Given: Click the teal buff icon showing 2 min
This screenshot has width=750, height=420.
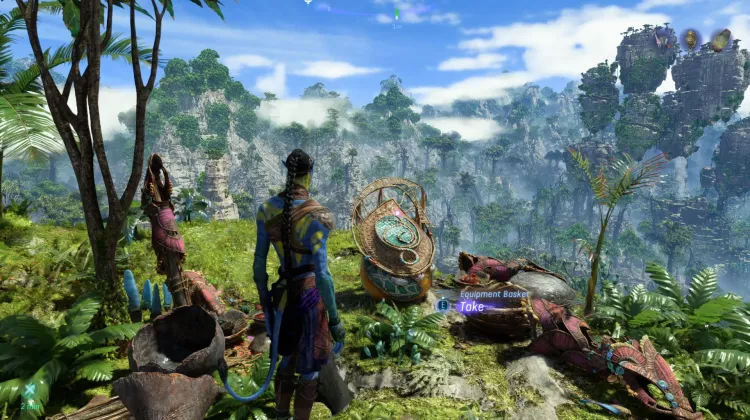Looking at the screenshot, I should pyautogui.click(x=30, y=392).
